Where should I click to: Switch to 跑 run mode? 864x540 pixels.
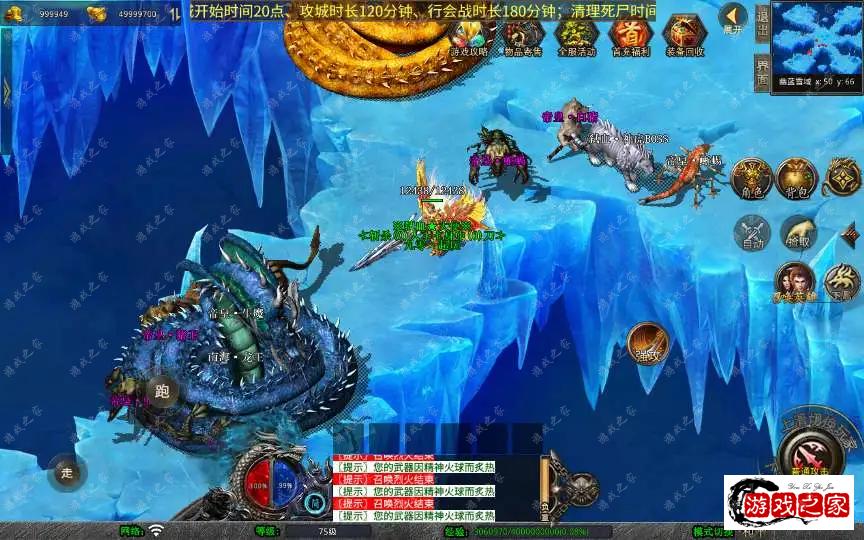162,391
